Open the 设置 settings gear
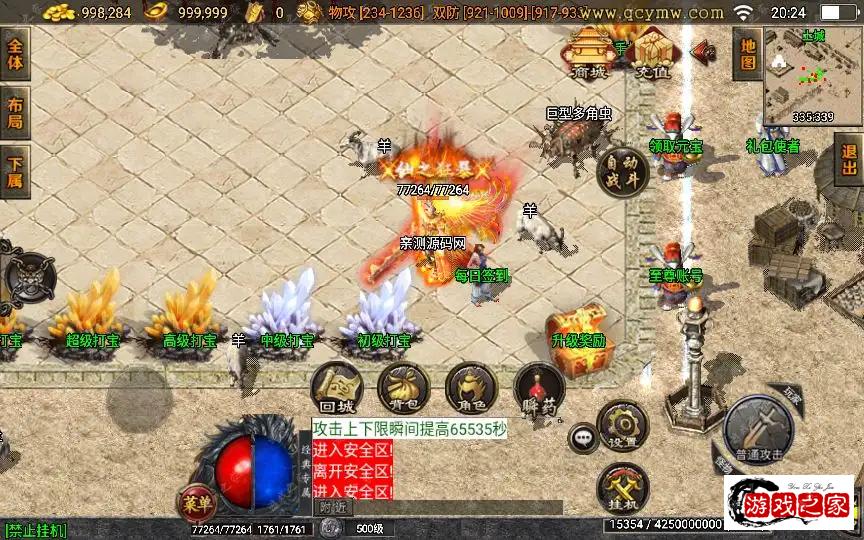Image resolution: width=864 pixels, height=540 pixels. 622,425
